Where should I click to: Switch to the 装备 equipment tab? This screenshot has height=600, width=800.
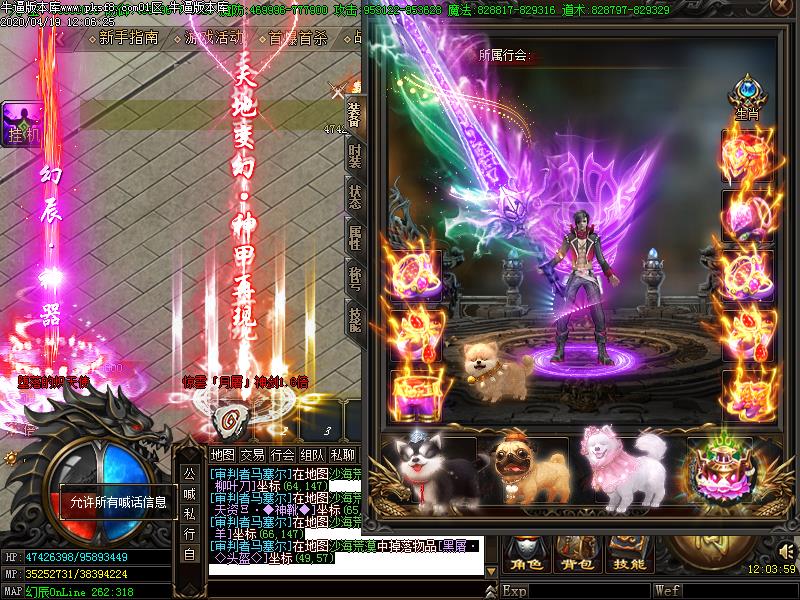click(x=354, y=112)
